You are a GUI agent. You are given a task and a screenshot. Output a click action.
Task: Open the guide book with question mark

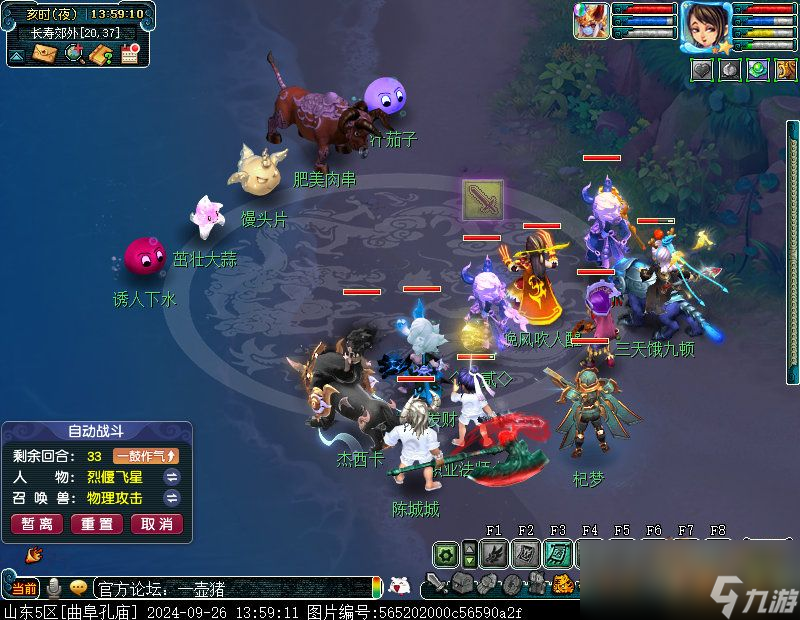click(x=100, y=53)
